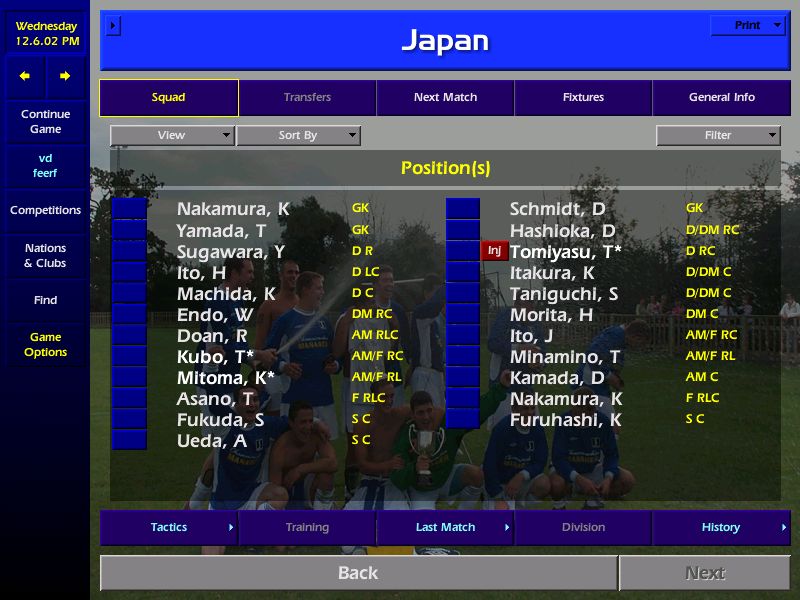Click Continue Game
800x600 pixels.
tap(45, 122)
